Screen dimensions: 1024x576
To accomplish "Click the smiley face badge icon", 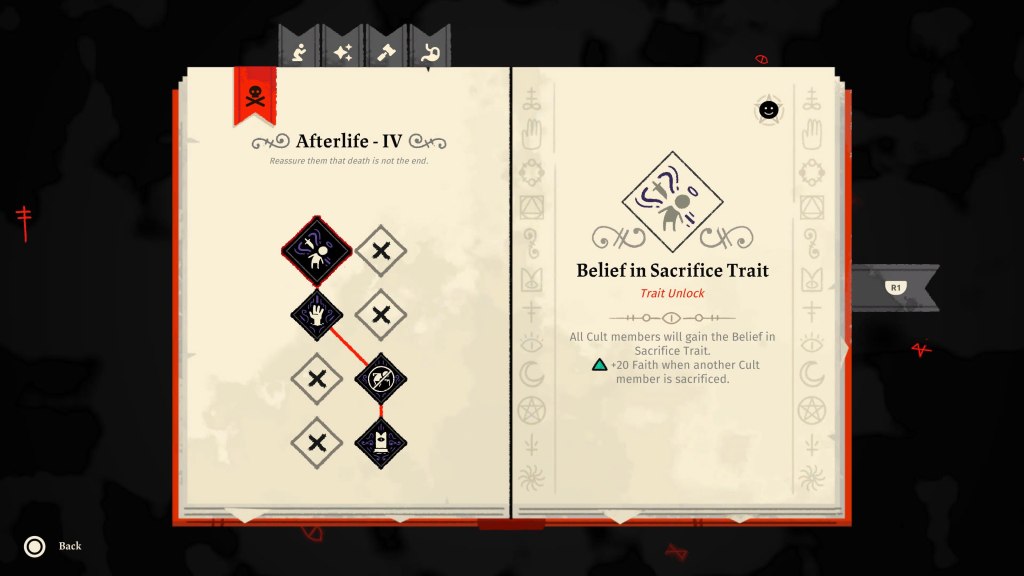I will (x=768, y=110).
